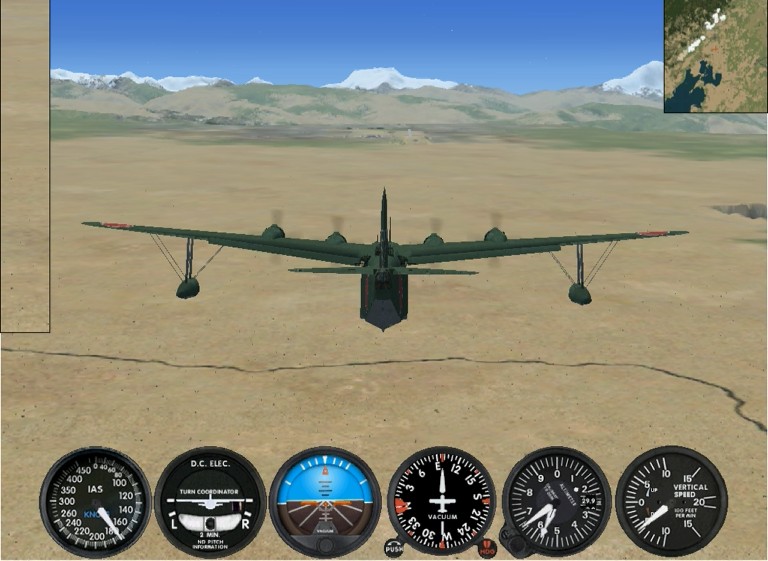Image resolution: width=768 pixels, height=561 pixels.
Task: Select the D.C. Elec turn coordinator gauge
Action: [x=210, y=501]
